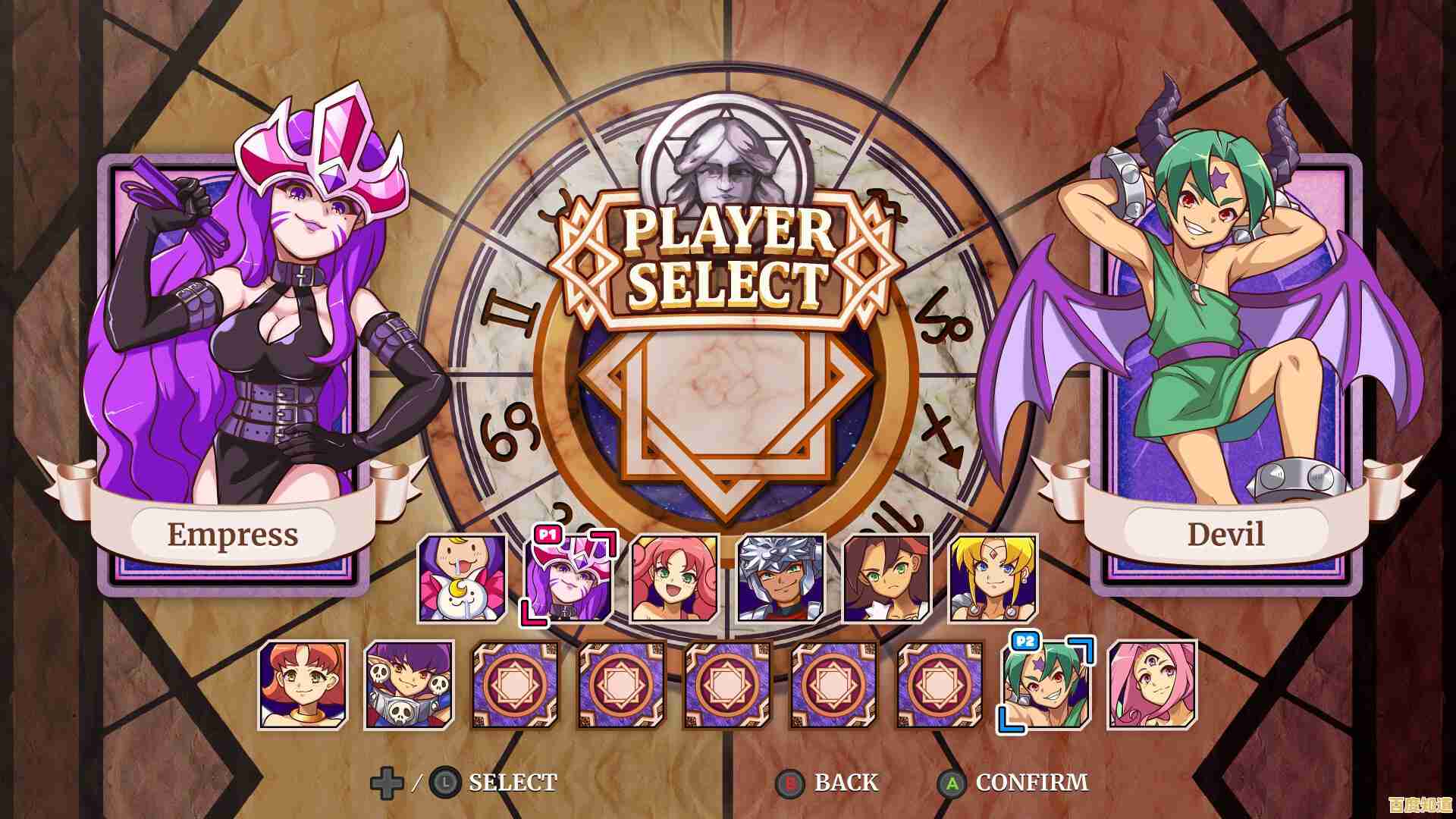Click the large Empress character card
The width and height of the screenshot is (1456, 819).
234,364
